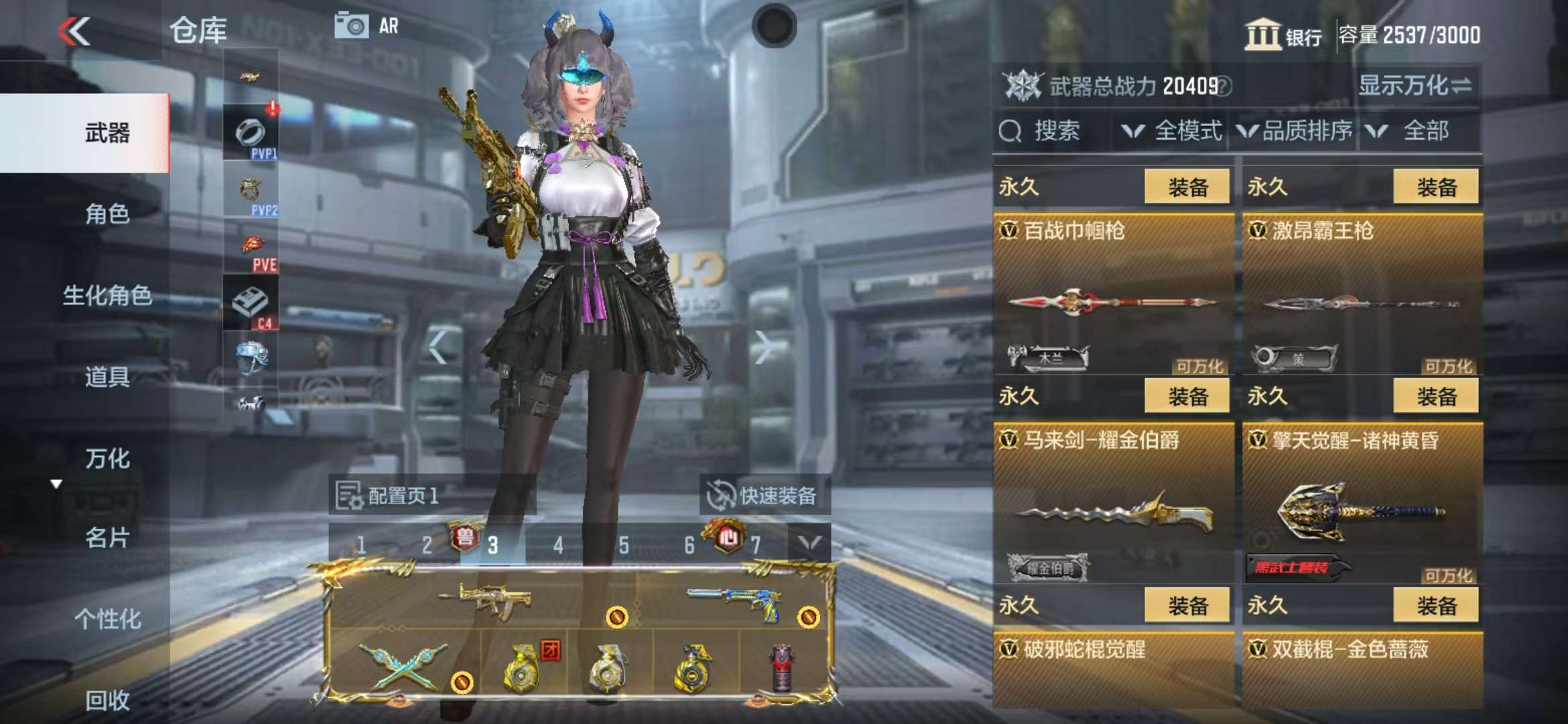
Task: Select the 生化角色 tab
Action: [x=107, y=295]
